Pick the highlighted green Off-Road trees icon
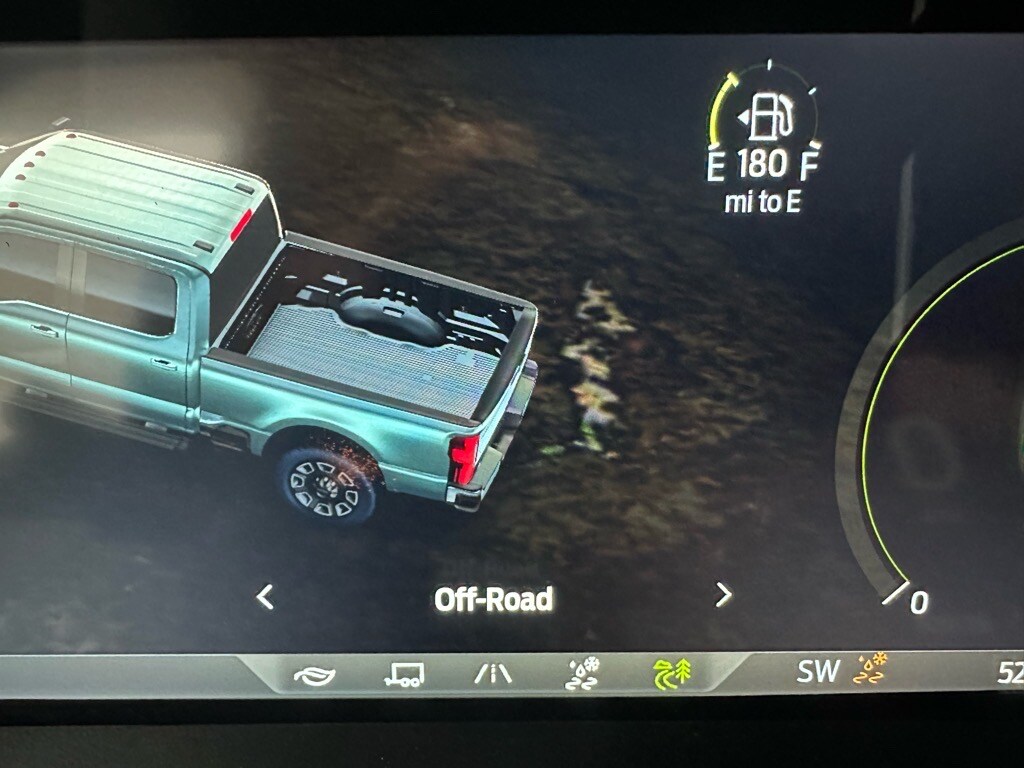 click(x=673, y=673)
